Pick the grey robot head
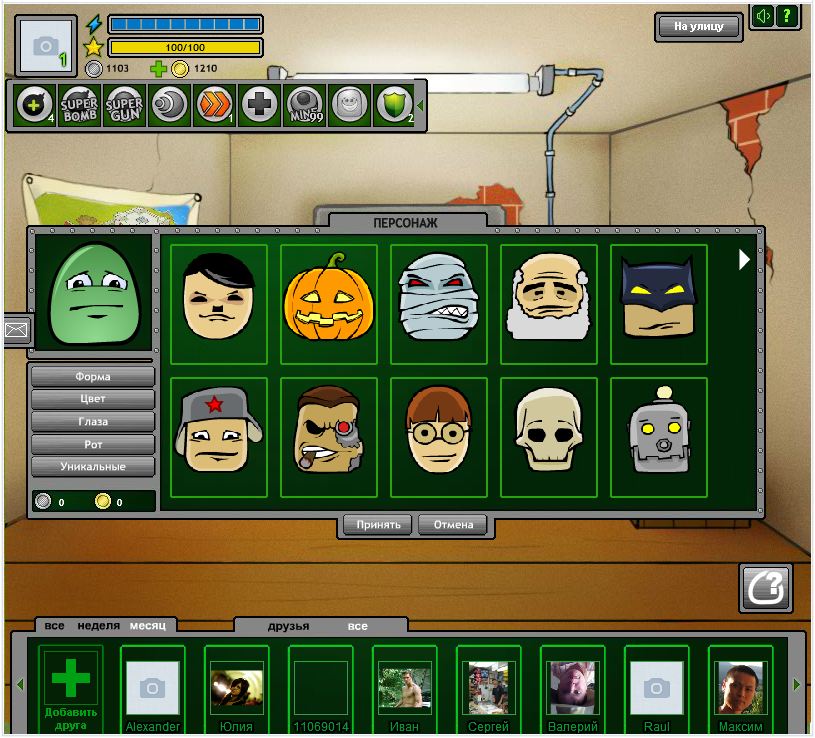The height and width of the screenshot is (738, 815). click(659, 436)
